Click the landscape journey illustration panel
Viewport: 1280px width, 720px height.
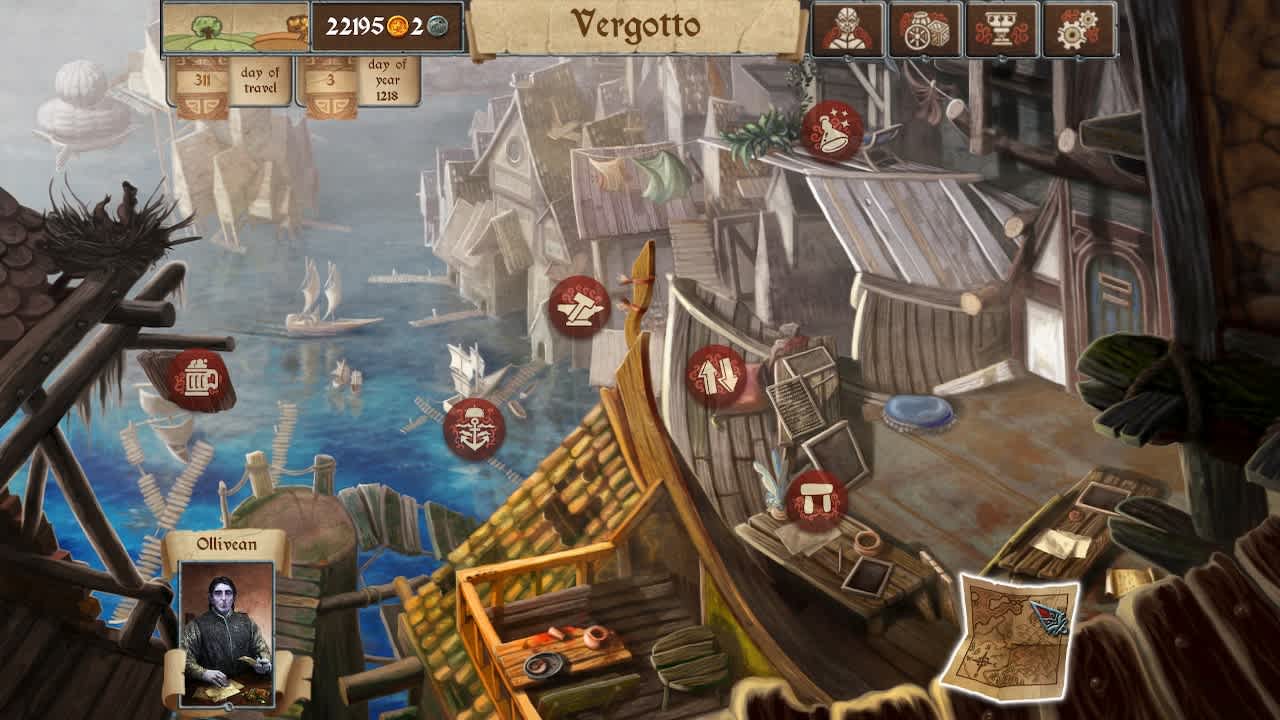tap(233, 27)
